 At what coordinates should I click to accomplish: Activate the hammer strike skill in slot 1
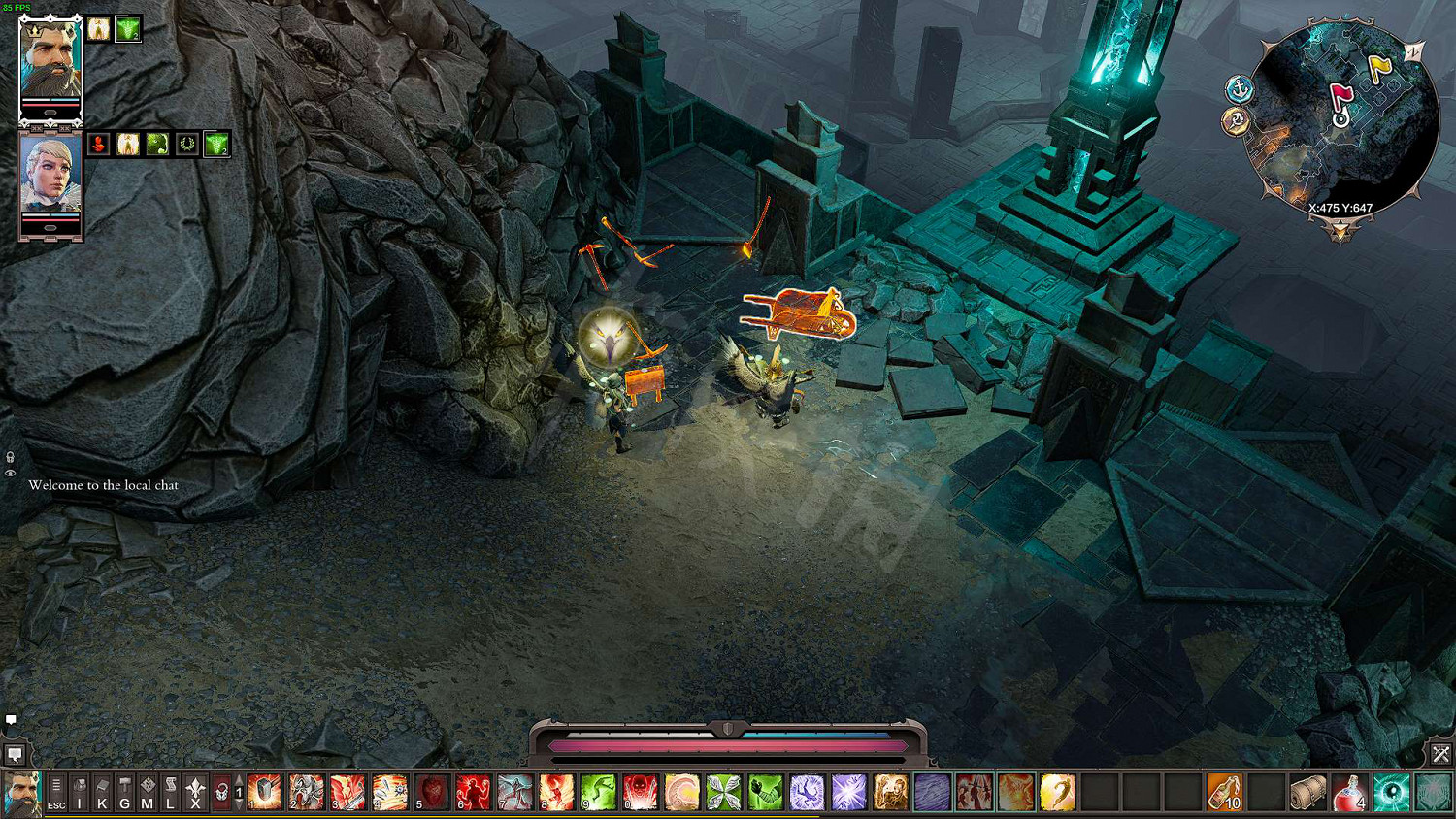(x=264, y=792)
